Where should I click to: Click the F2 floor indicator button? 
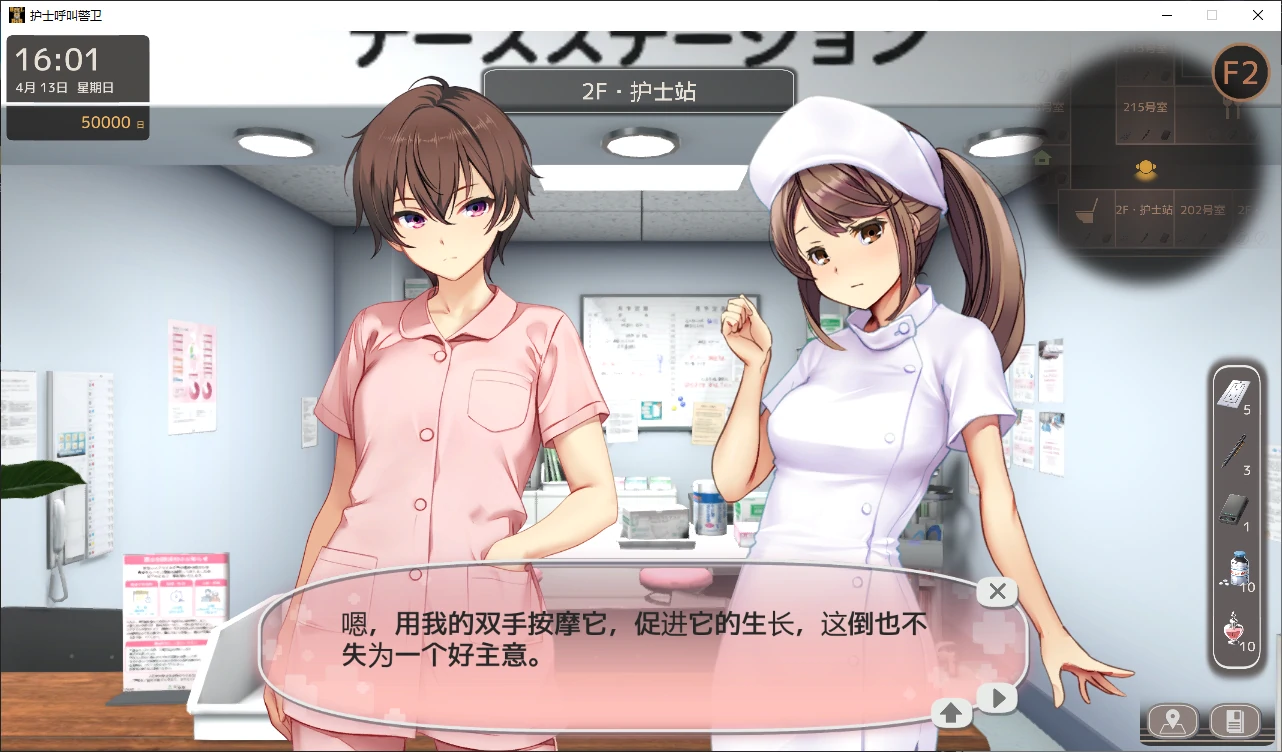click(1240, 73)
